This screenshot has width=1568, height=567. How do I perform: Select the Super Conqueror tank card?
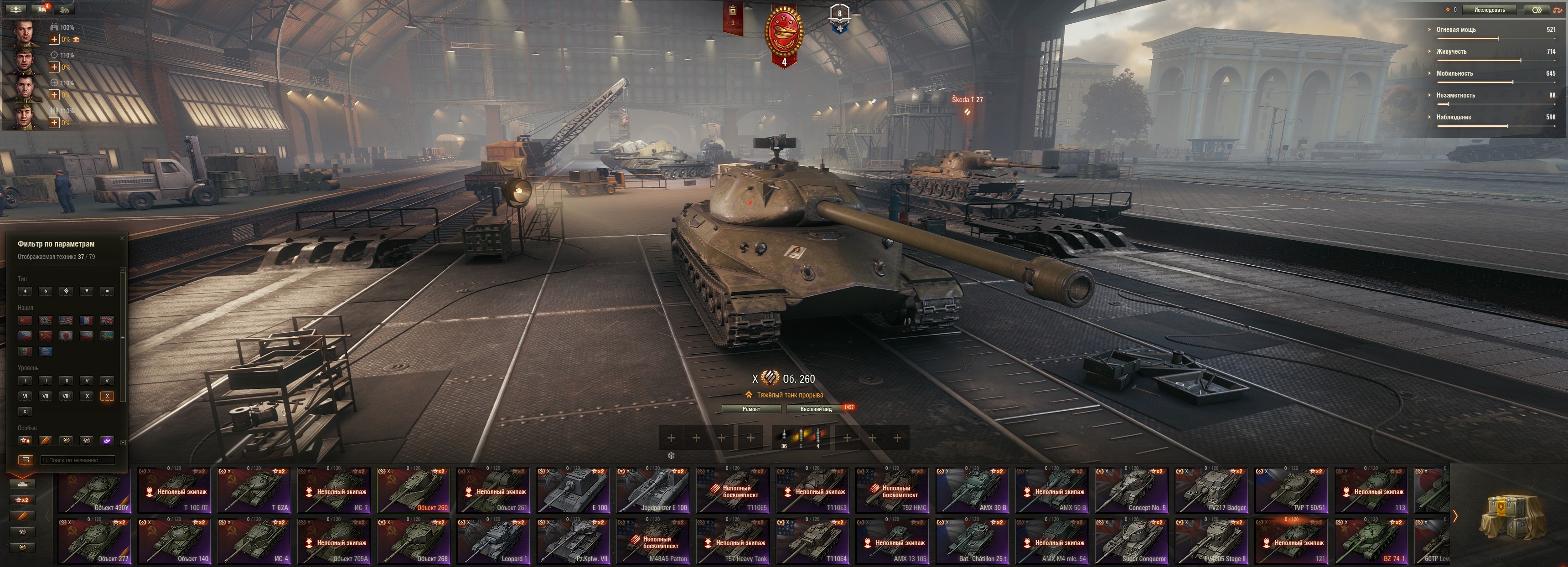click(x=1131, y=541)
